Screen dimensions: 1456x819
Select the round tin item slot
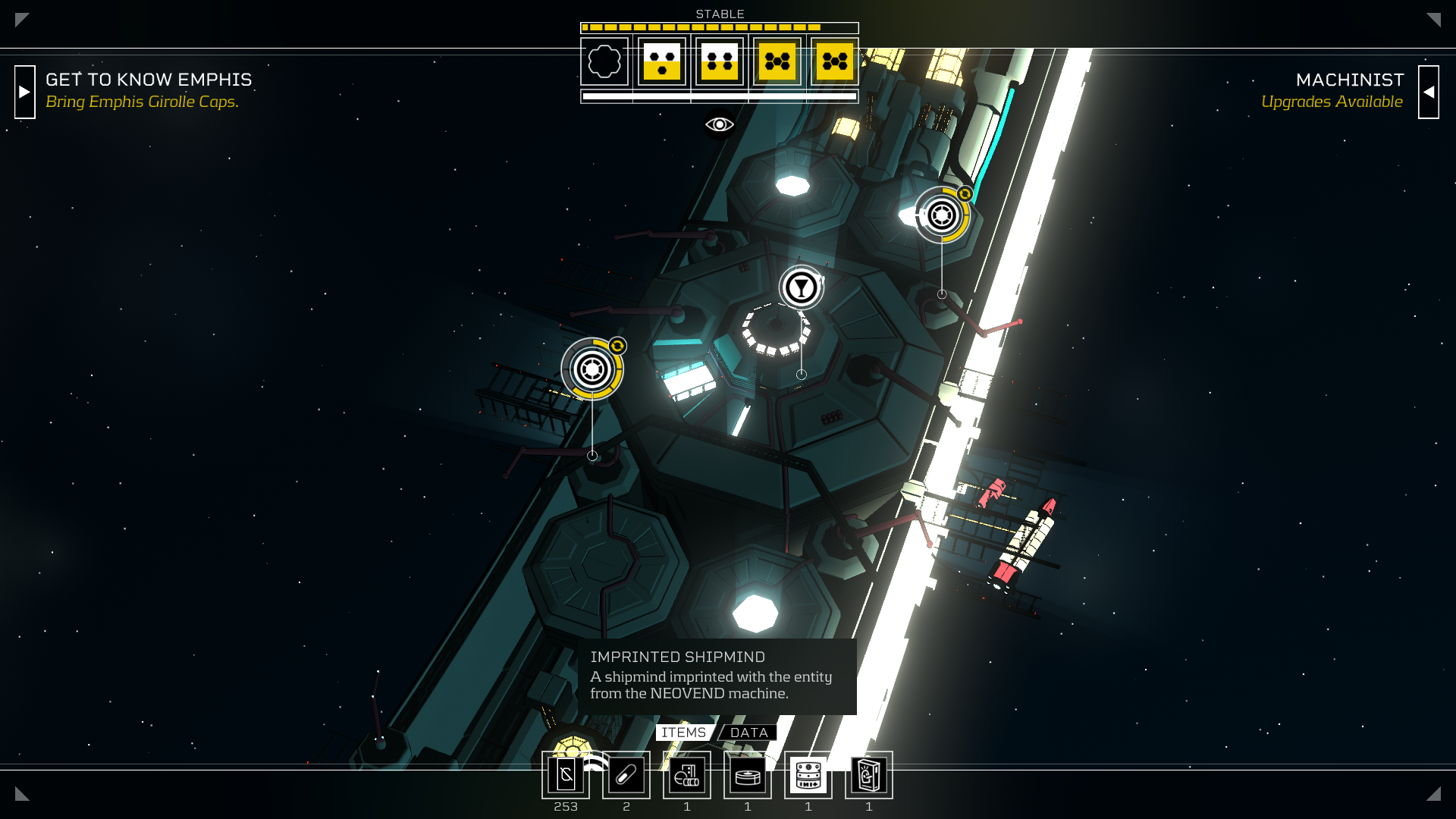click(748, 775)
